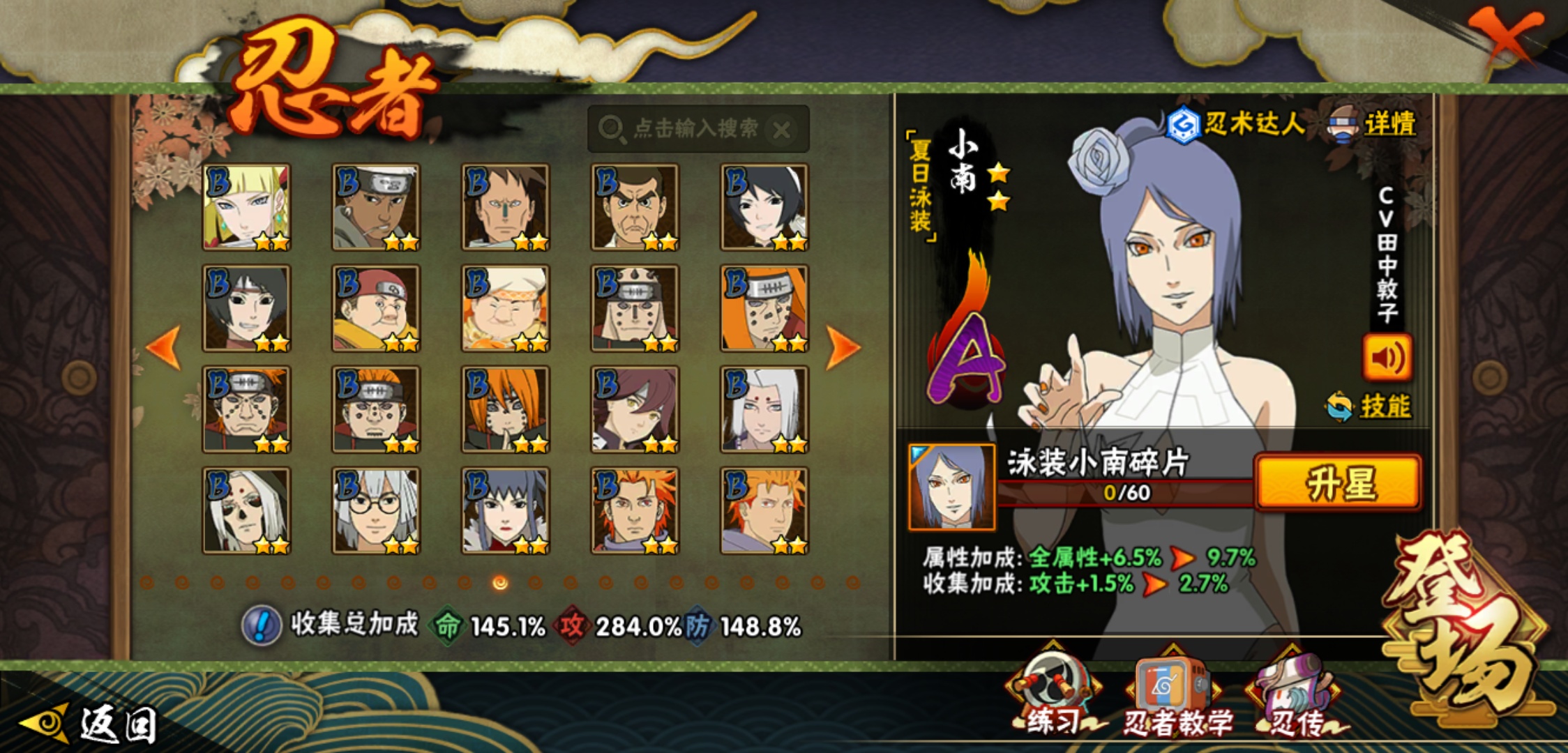Image resolution: width=1568 pixels, height=753 pixels.
Task: Show collection bonus info via exclamation icon
Action: click(262, 625)
